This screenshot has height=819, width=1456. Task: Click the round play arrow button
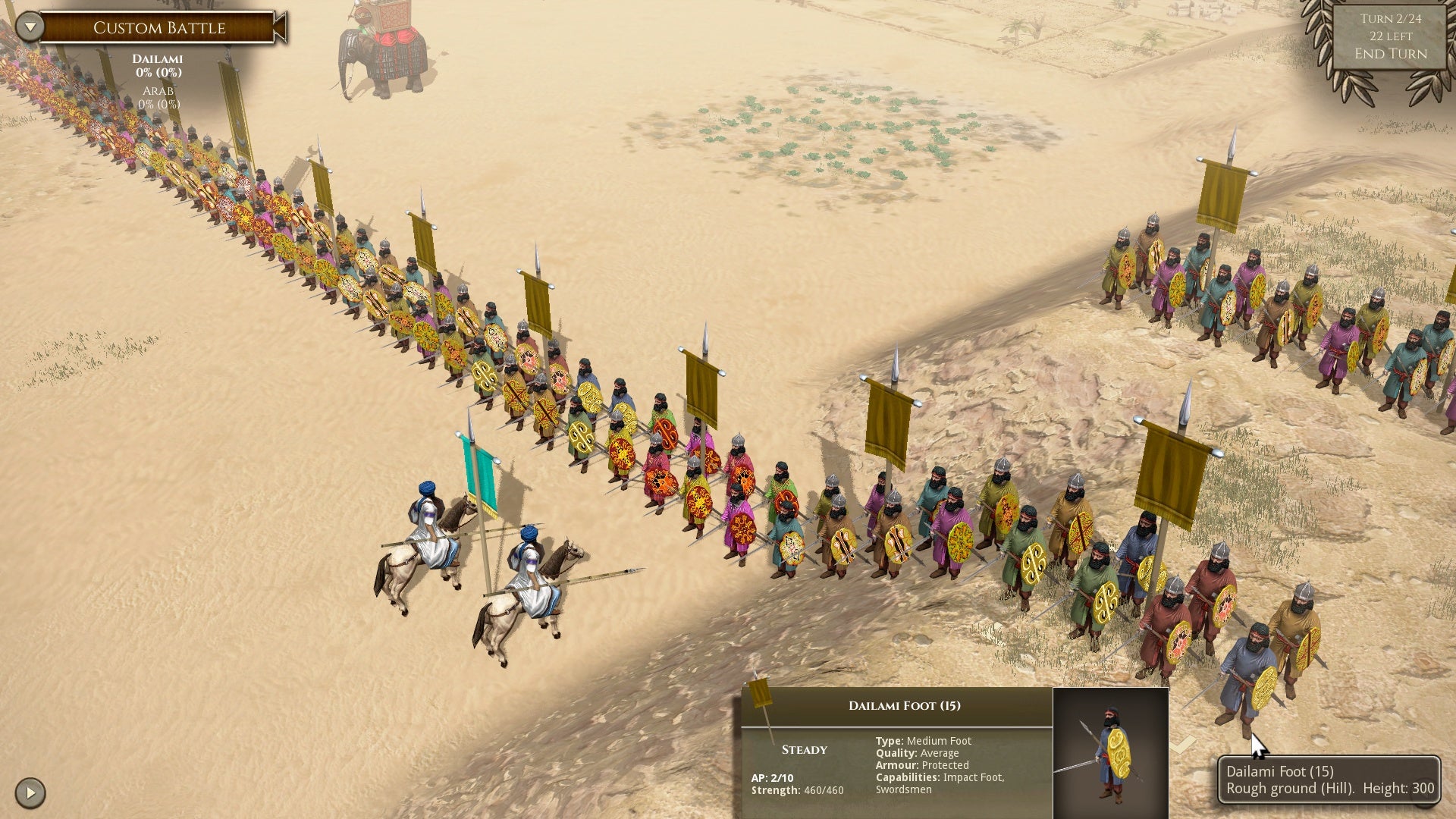(x=30, y=792)
